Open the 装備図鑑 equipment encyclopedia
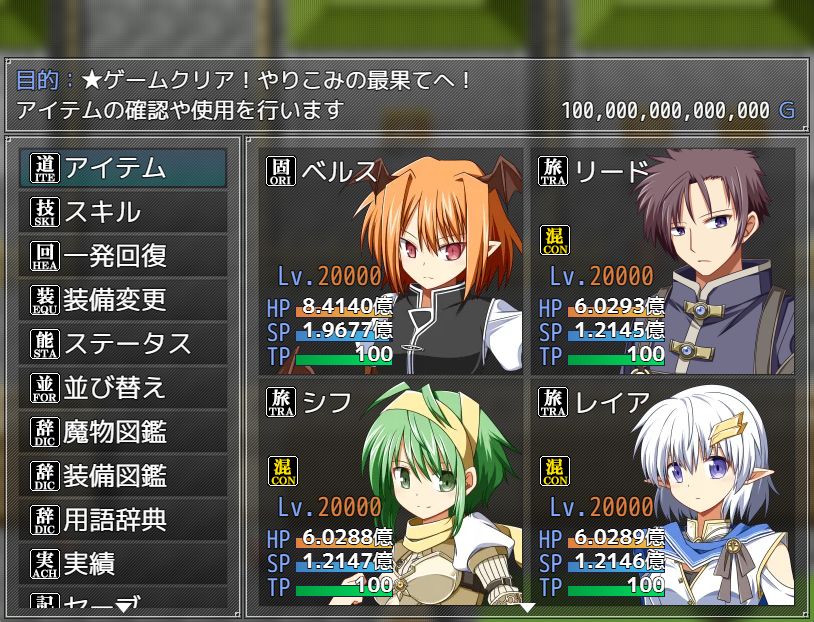 (x=123, y=476)
